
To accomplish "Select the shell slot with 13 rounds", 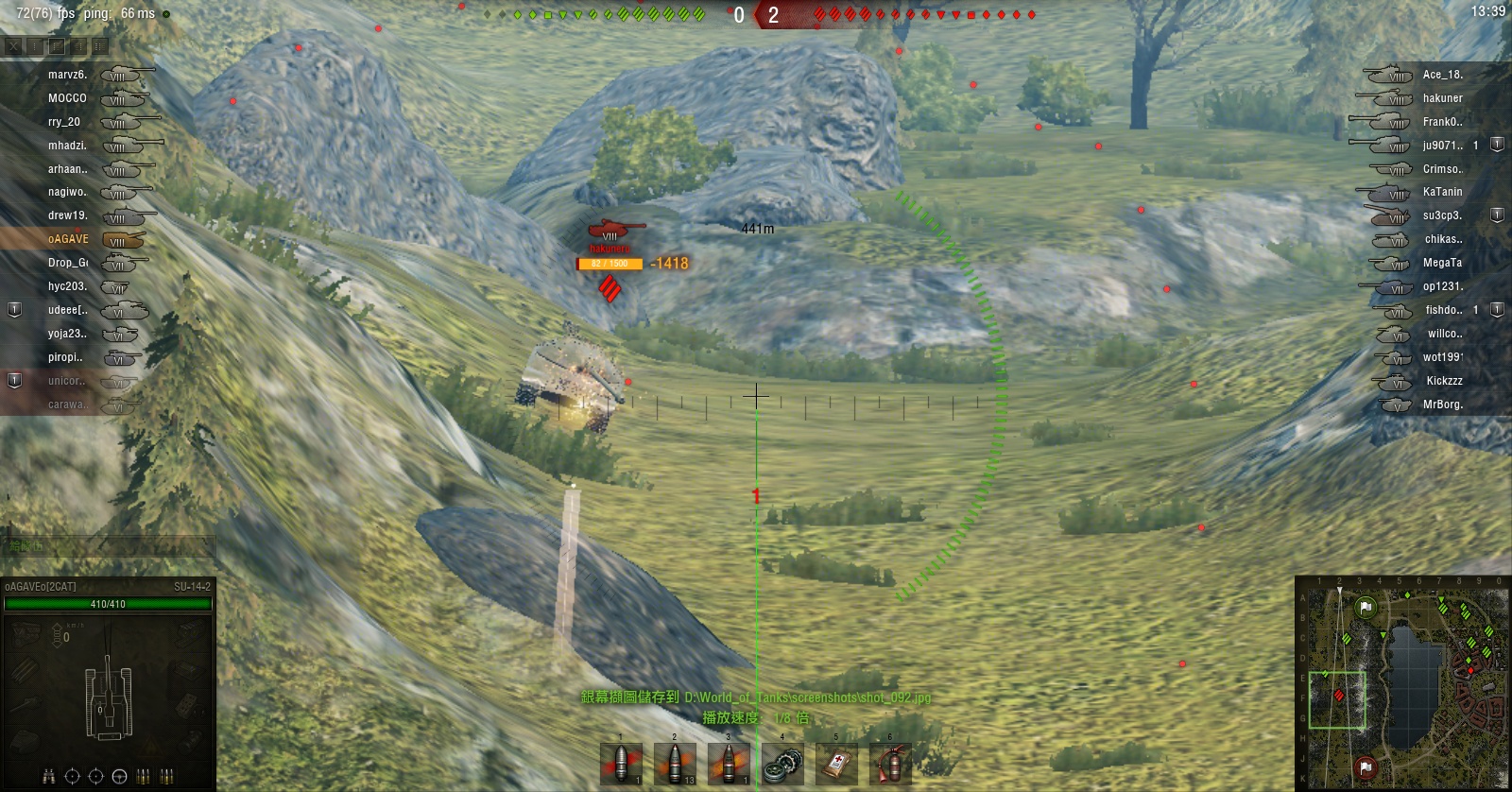I will click(675, 764).
